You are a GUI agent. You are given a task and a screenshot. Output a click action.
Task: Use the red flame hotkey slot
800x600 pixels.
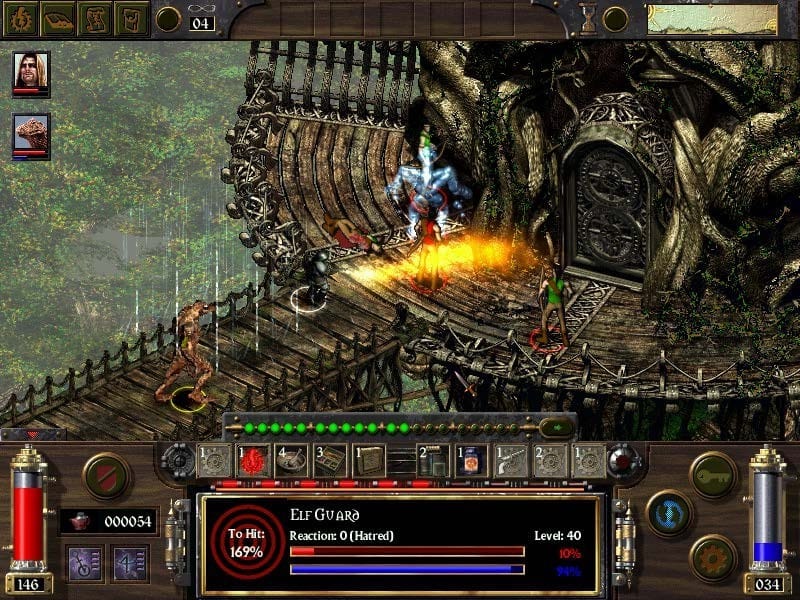tap(253, 461)
